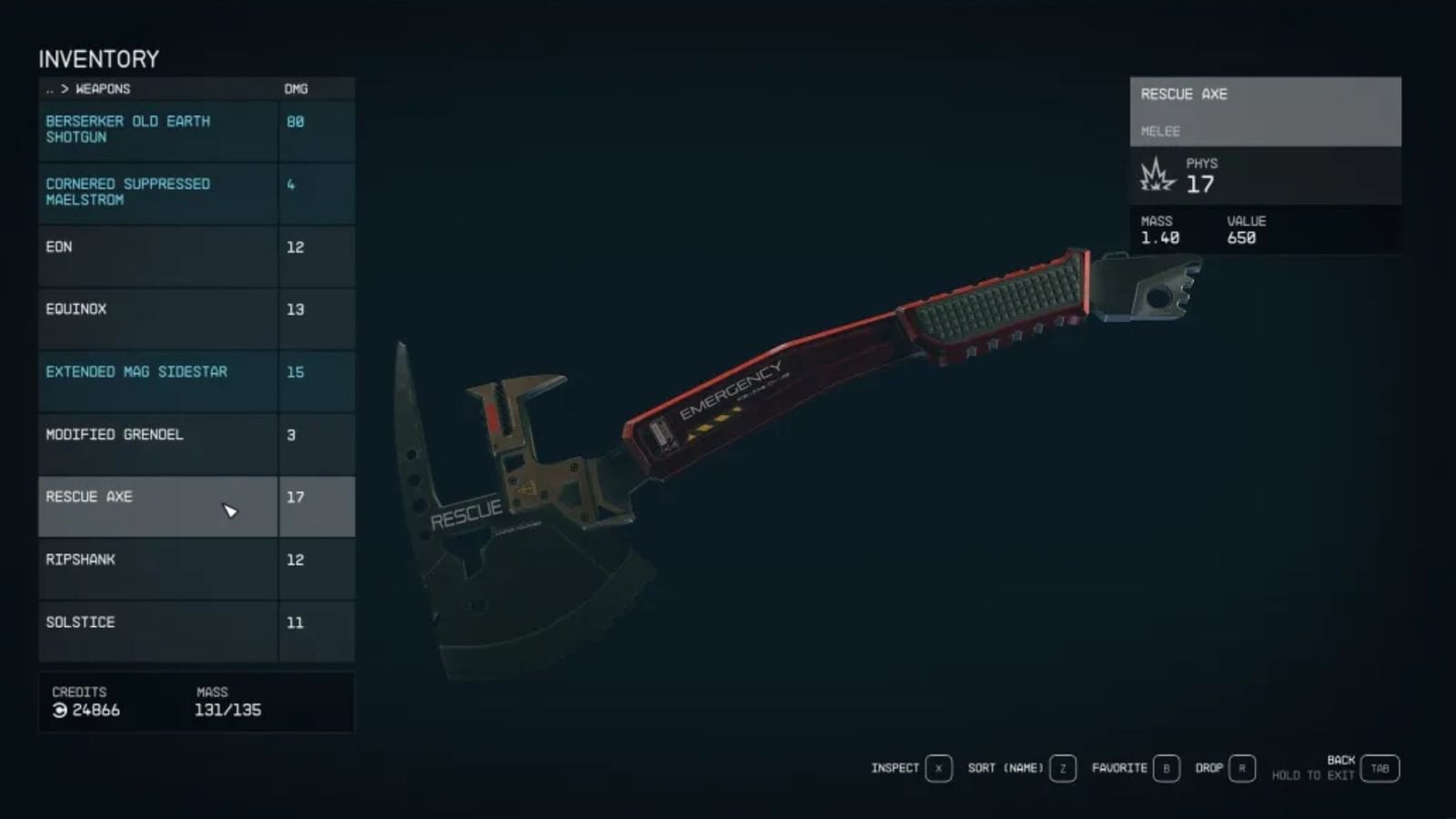Open the DMG column sort header

(296, 88)
